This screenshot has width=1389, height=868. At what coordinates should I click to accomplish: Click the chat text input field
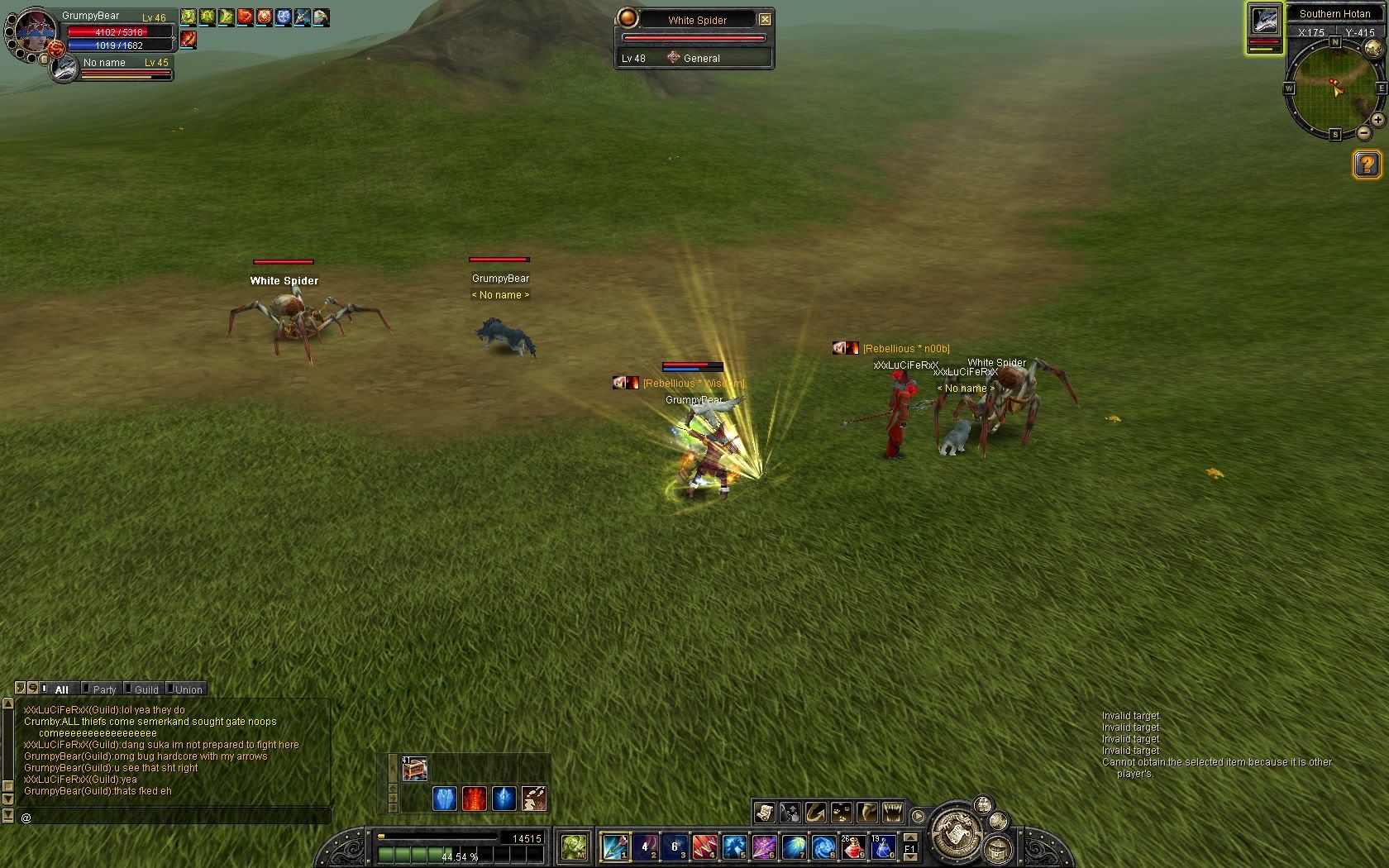point(174,818)
